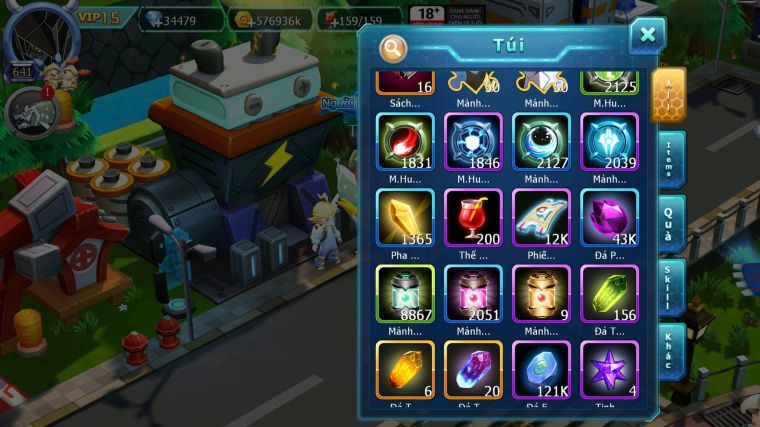
Task: Select the purple gemstone with 43K
Action: [x=609, y=217]
